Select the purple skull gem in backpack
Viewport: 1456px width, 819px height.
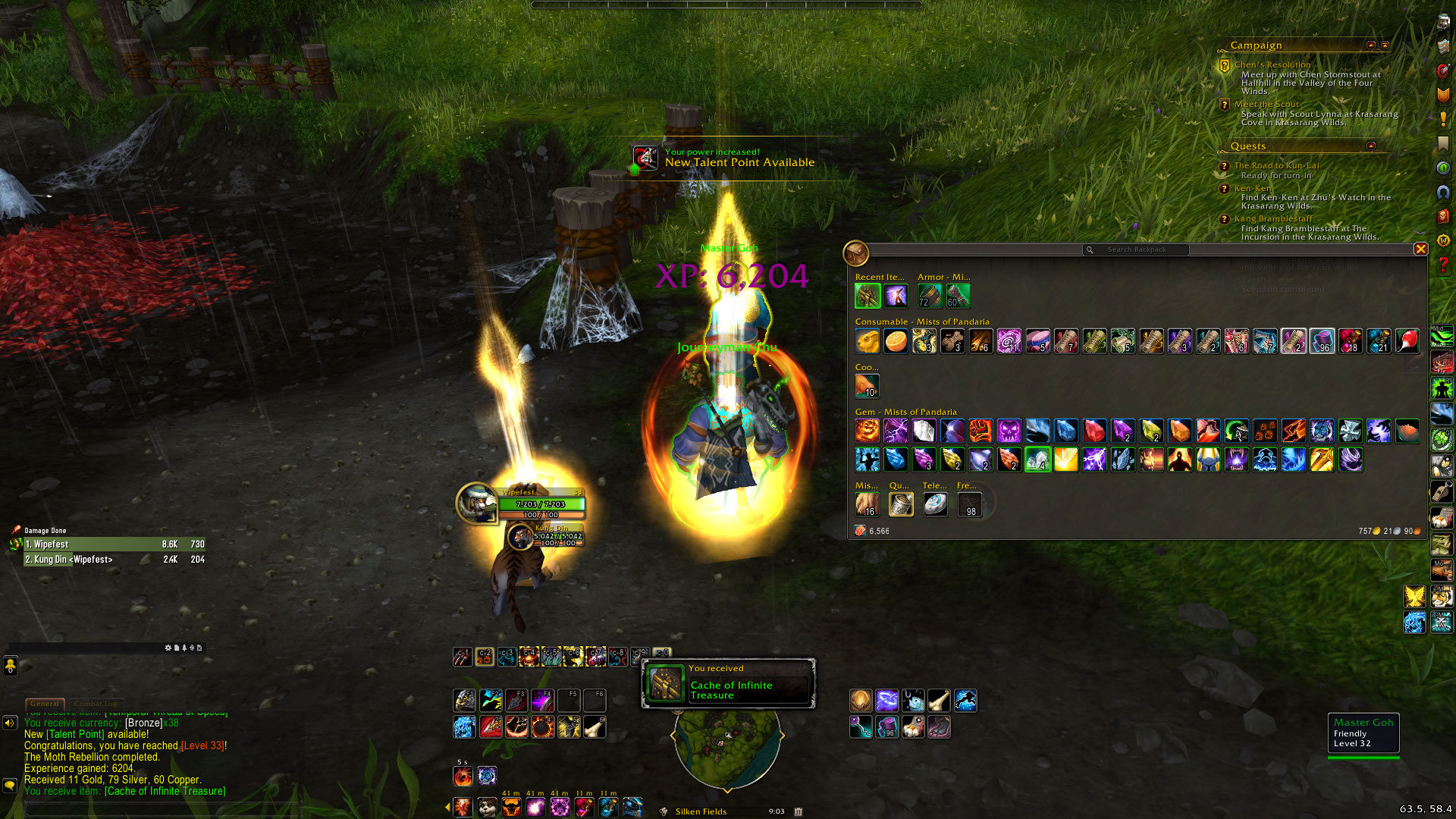1009,431
